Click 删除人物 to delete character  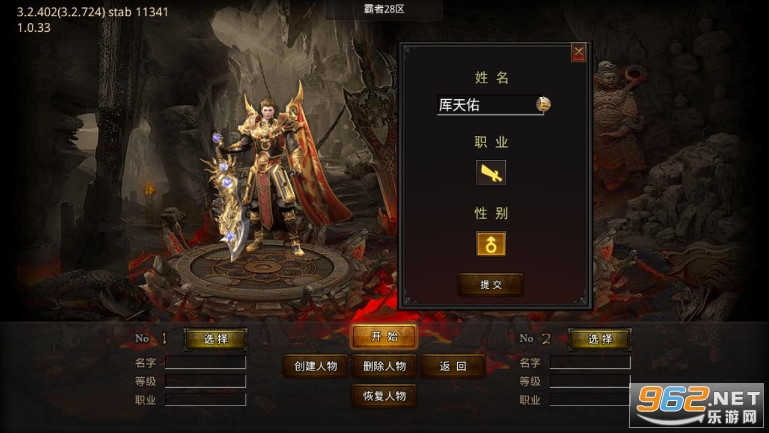coord(384,366)
